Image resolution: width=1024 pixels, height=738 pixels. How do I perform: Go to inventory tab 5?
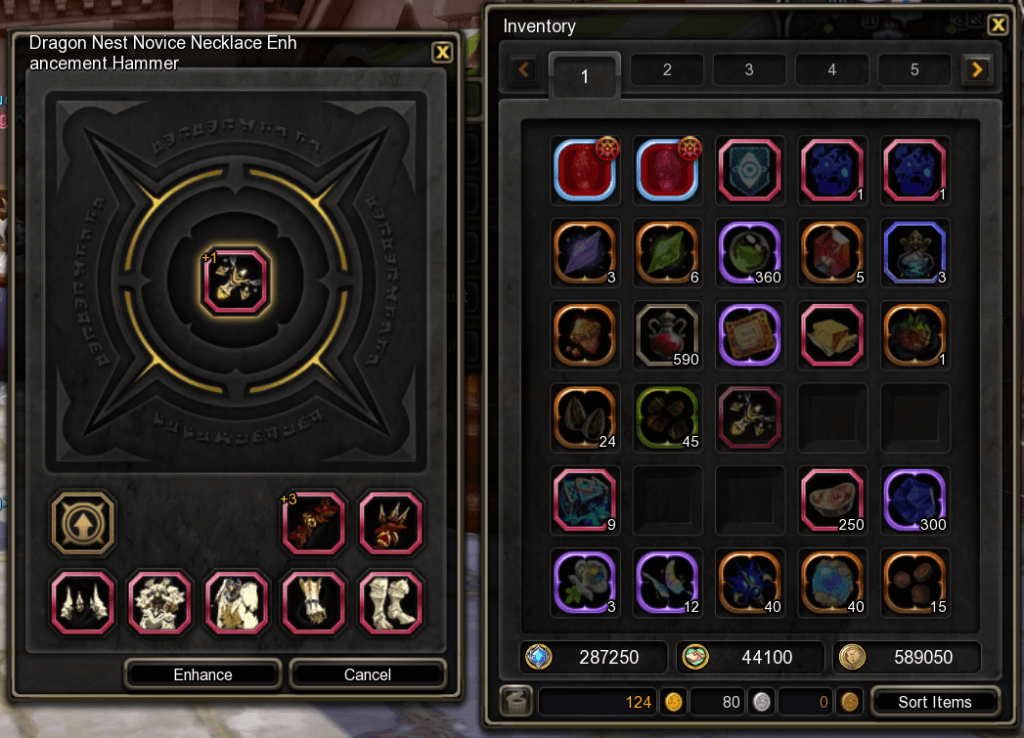tap(914, 70)
